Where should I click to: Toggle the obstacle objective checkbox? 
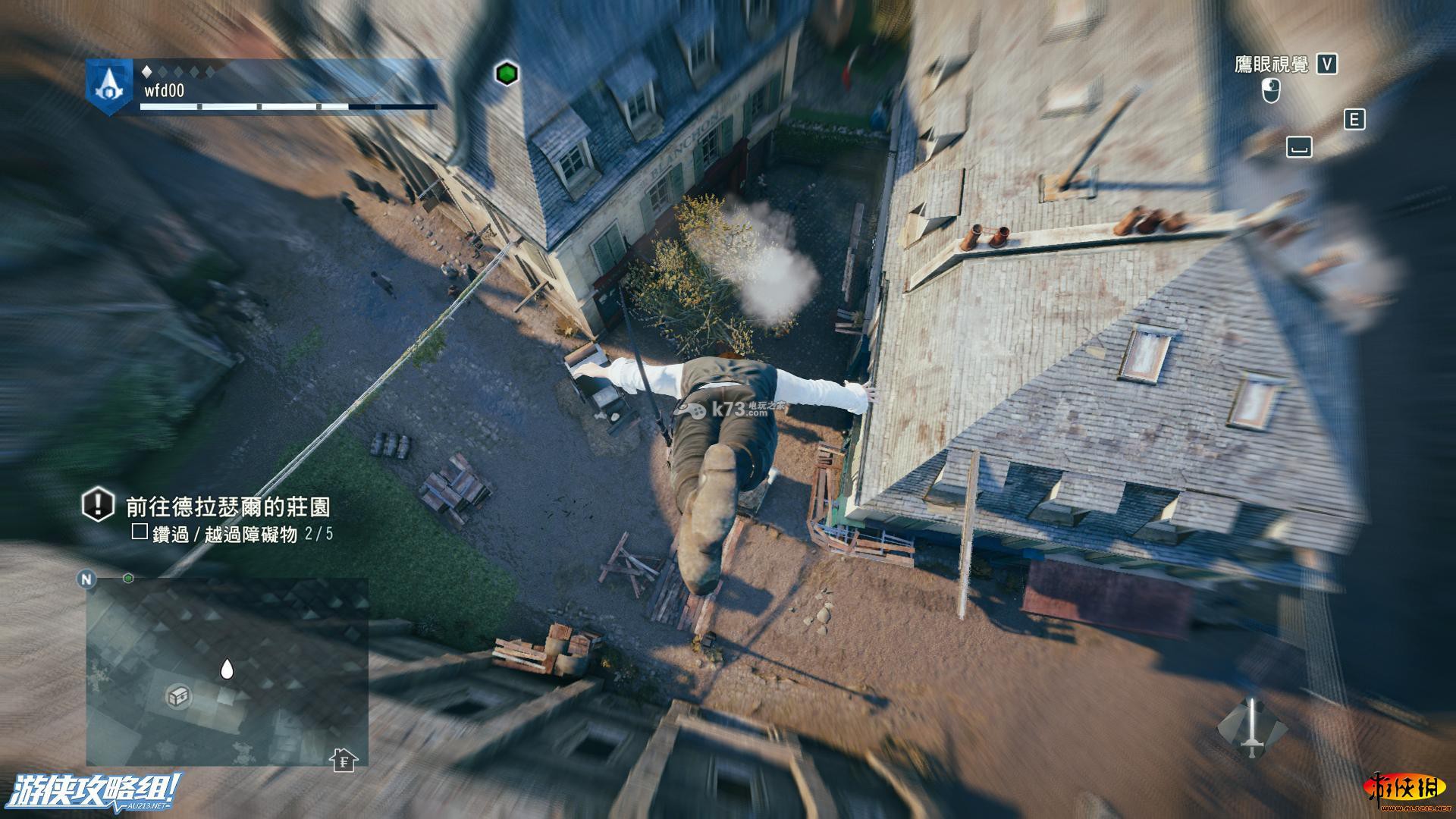pyautogui.click(x=140, y=532)
